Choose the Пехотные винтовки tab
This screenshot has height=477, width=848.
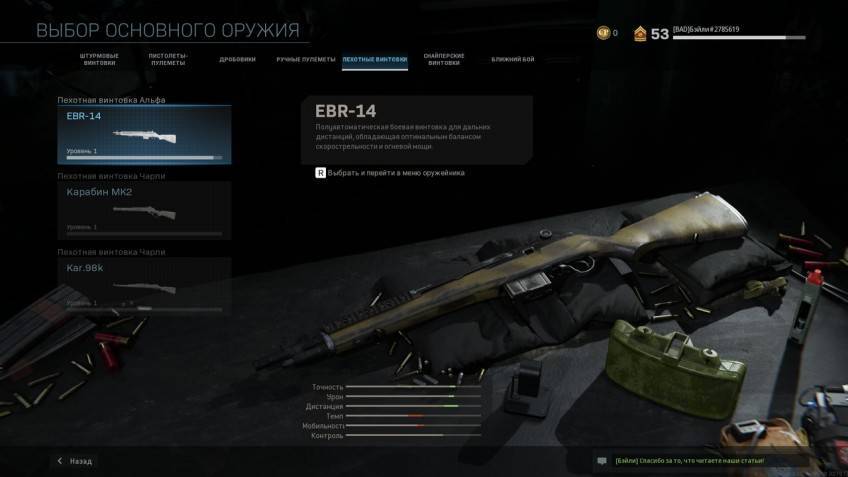click(x=375, y=60)
